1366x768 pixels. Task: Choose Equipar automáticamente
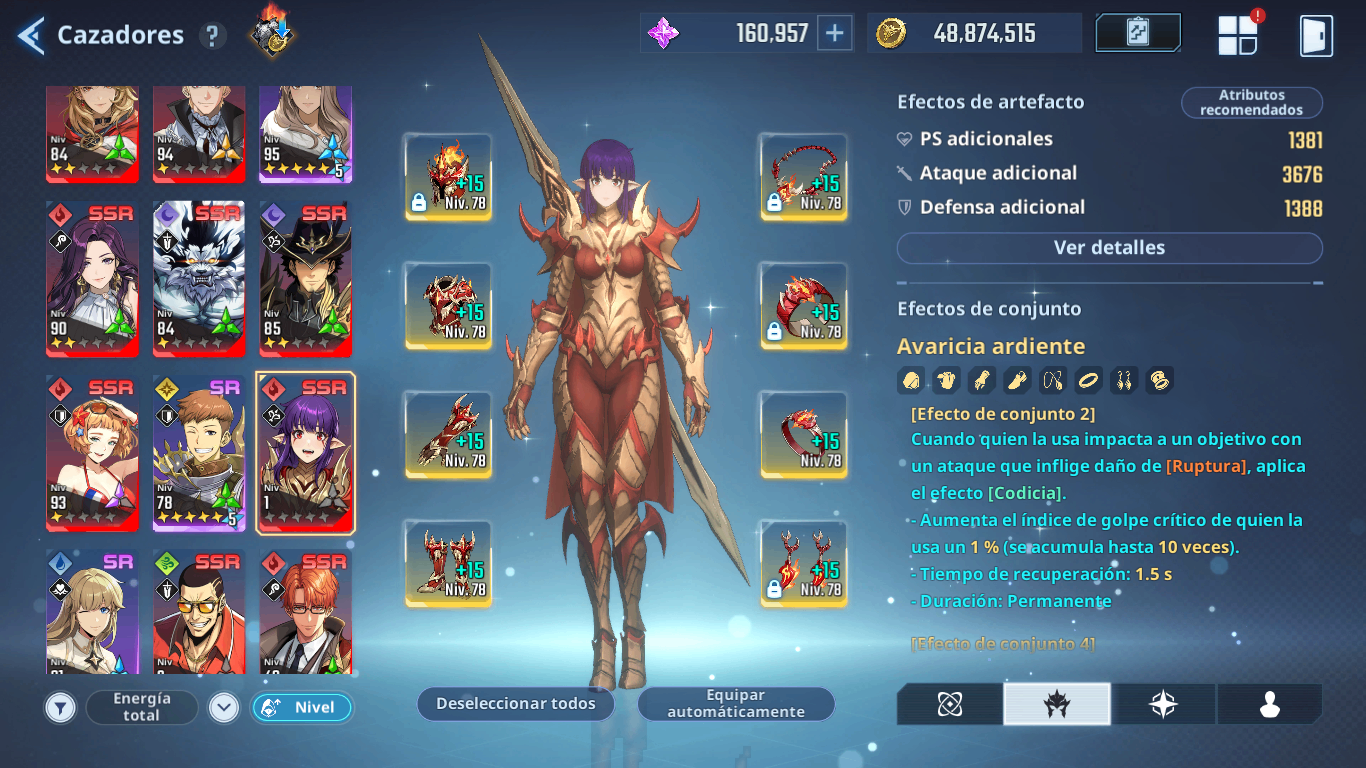pos(736,704)
